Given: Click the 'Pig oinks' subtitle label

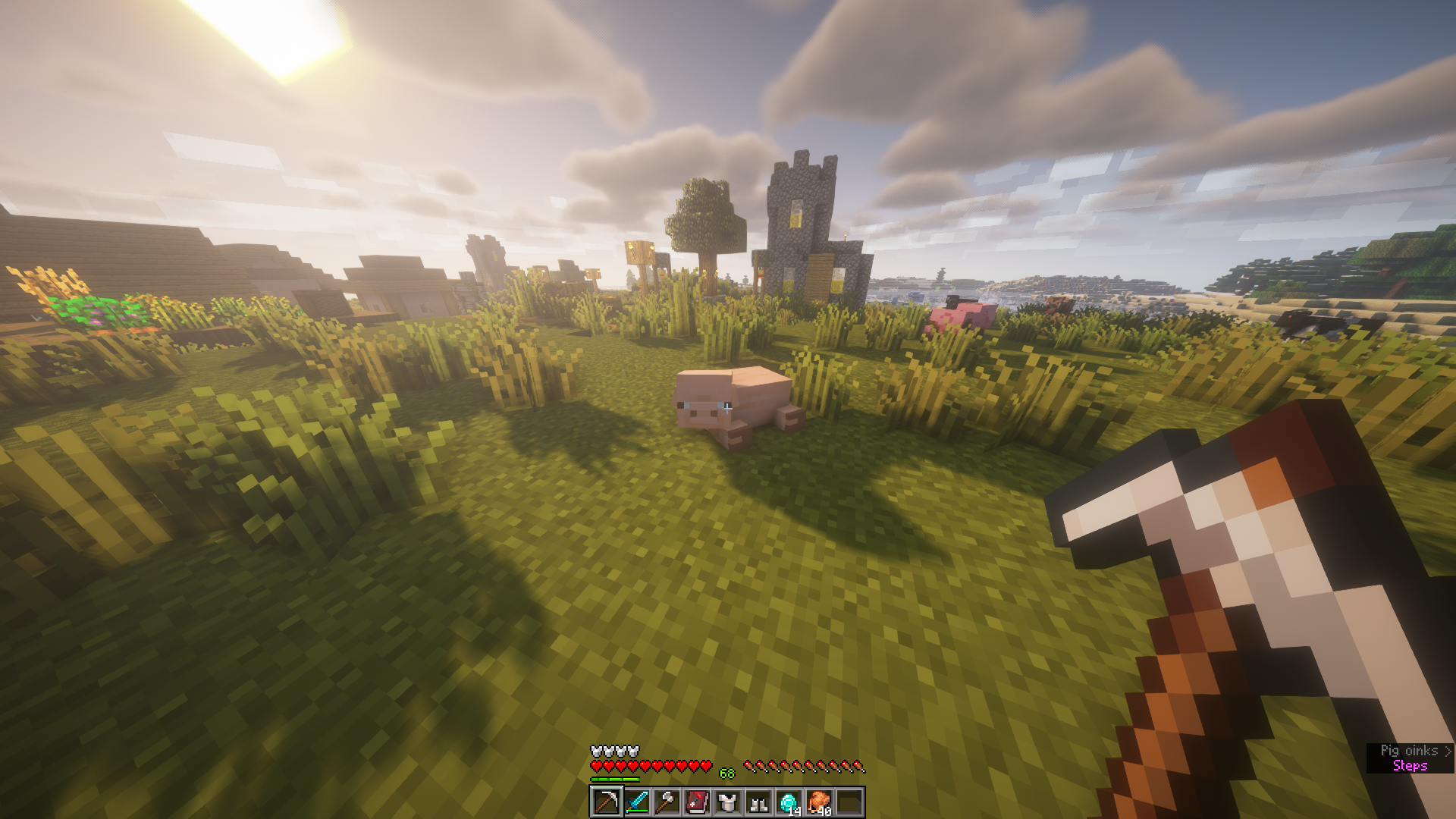Looking at the screenshot, I should [1409, 750].
